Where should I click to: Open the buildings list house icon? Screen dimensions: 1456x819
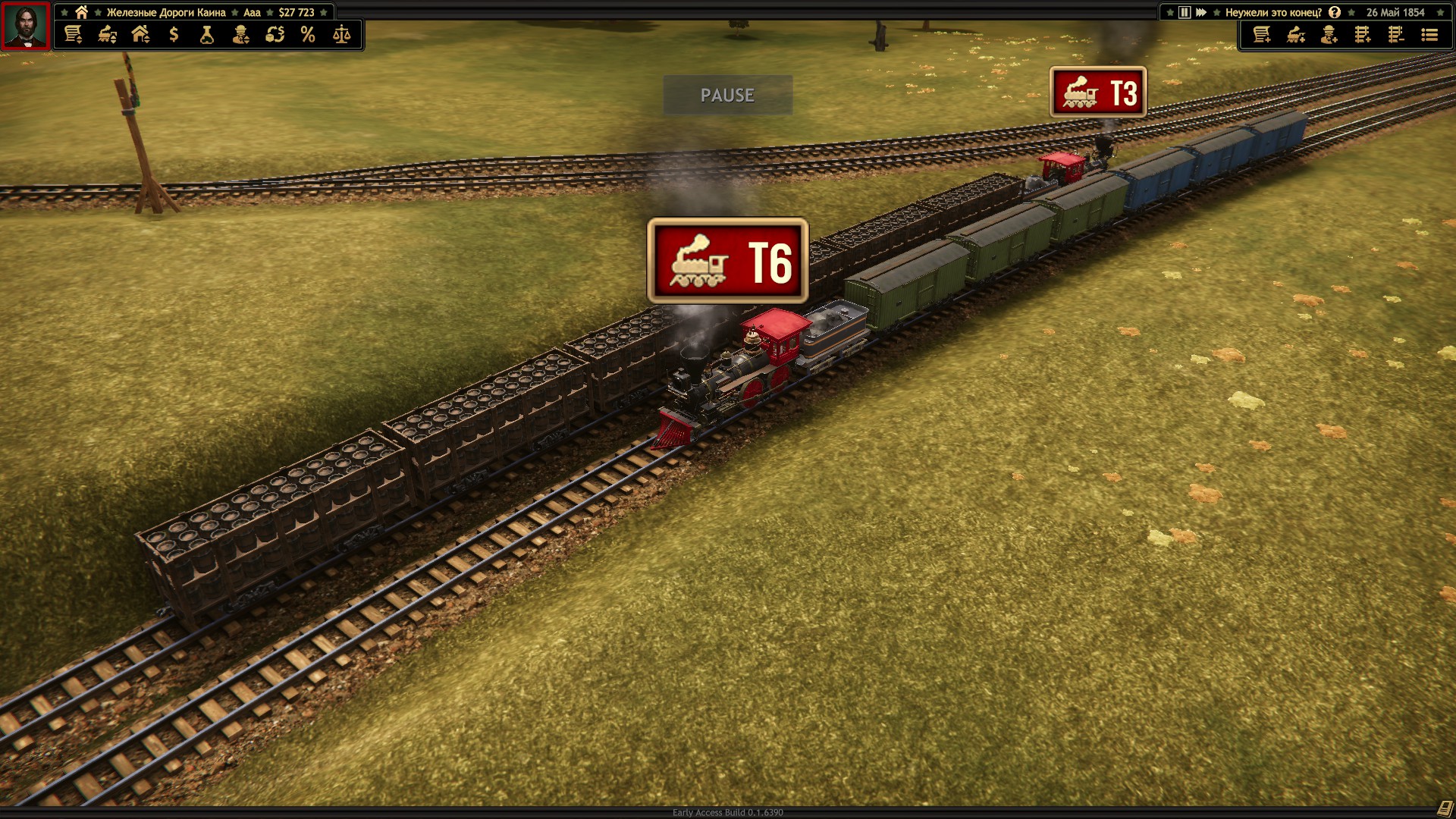[140, 34]
